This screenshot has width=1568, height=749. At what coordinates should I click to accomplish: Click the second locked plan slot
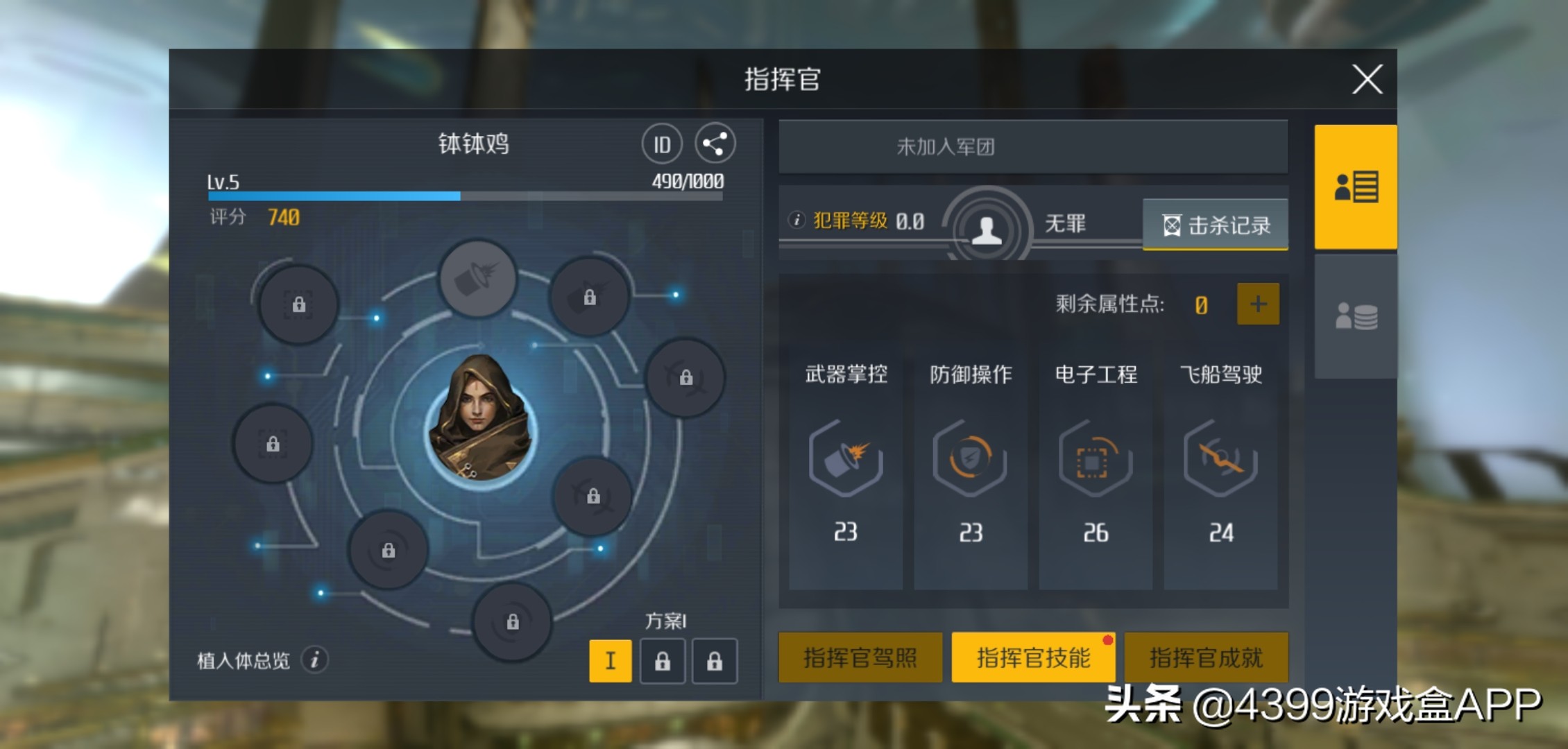click(x=715, y=661)
